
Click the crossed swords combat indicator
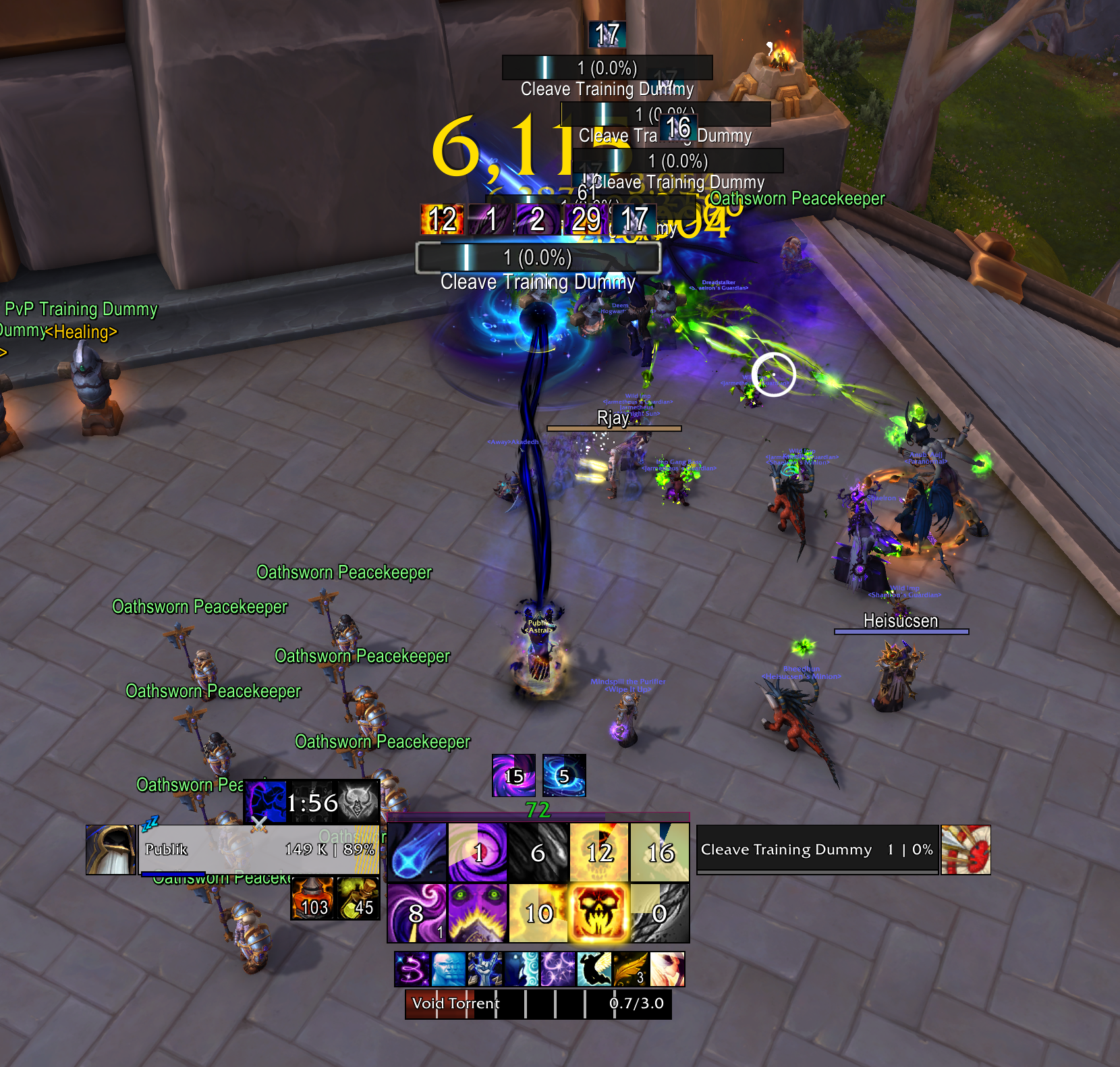[259, 825]
